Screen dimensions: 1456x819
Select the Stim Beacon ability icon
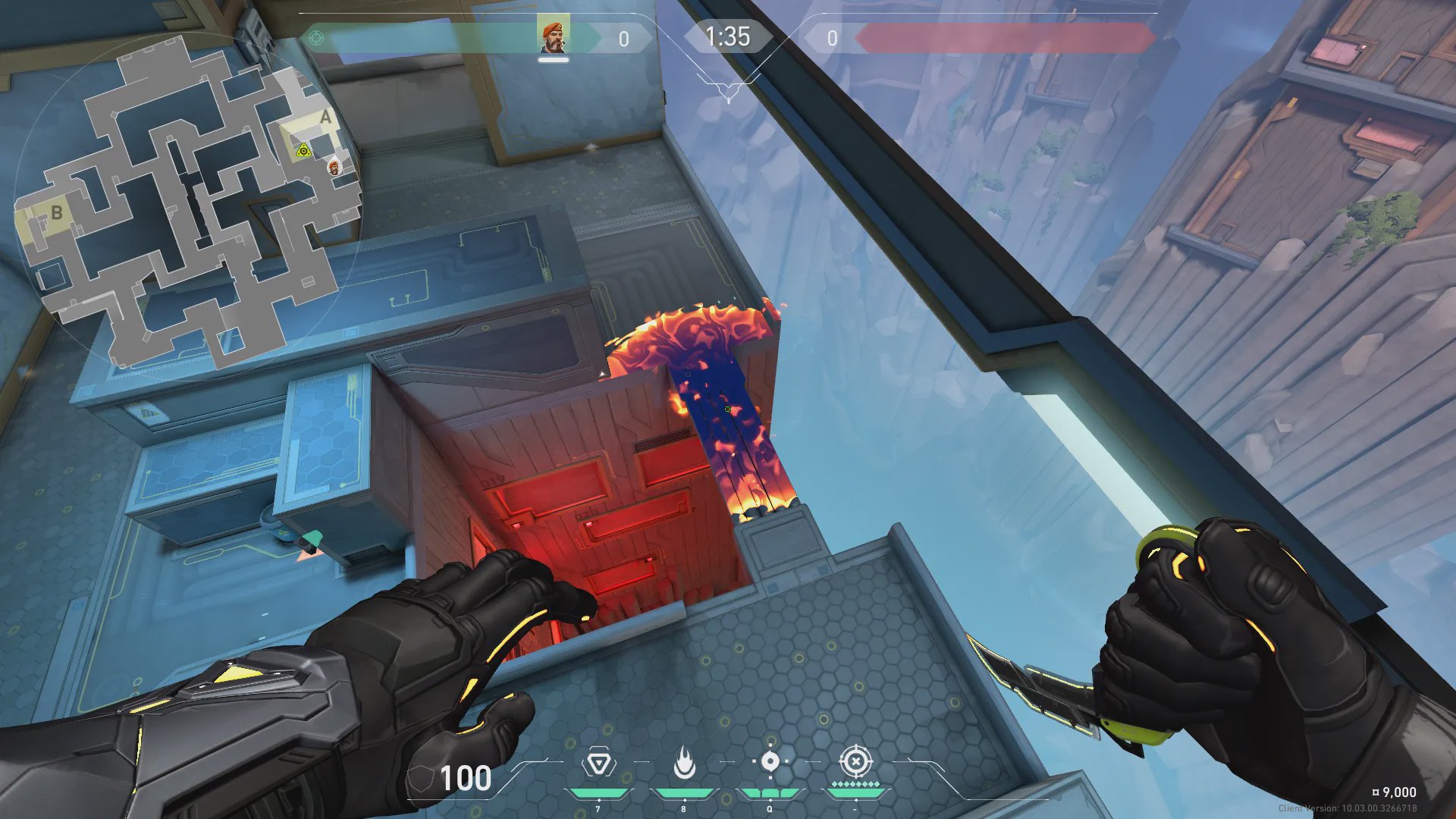click(x=598, y=763)
